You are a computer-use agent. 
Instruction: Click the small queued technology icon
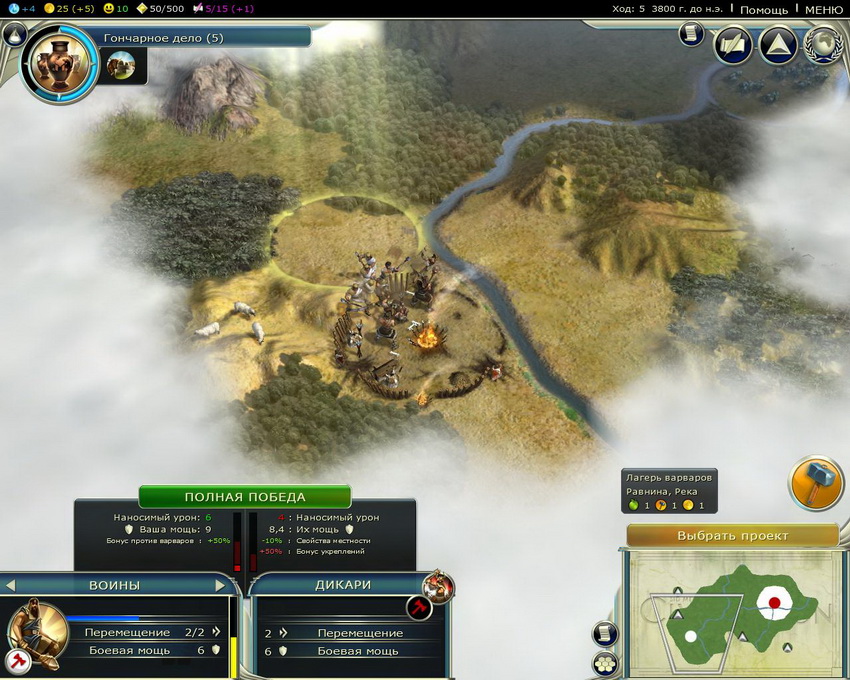click(120, 66)
